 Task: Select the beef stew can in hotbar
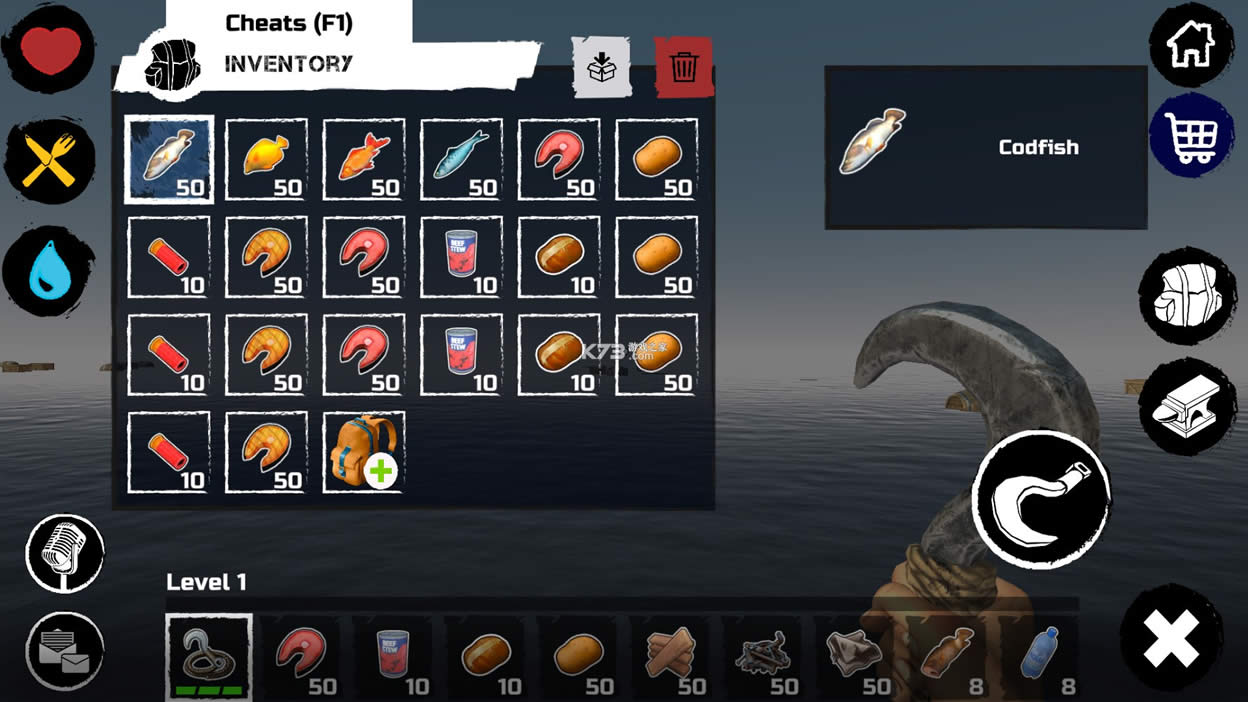pos(394,657)
